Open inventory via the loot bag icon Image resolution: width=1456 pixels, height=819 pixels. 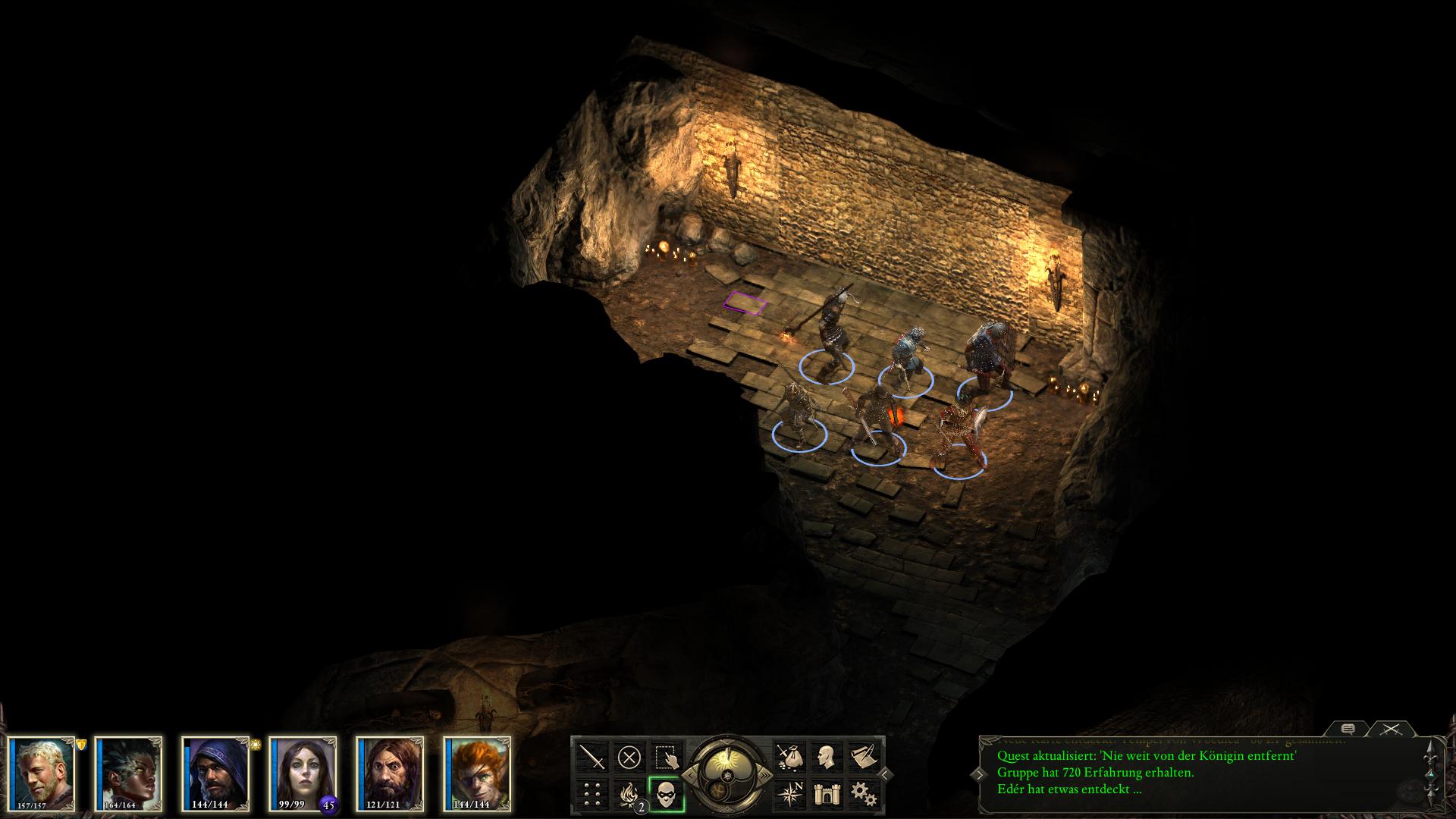(789, 757)
